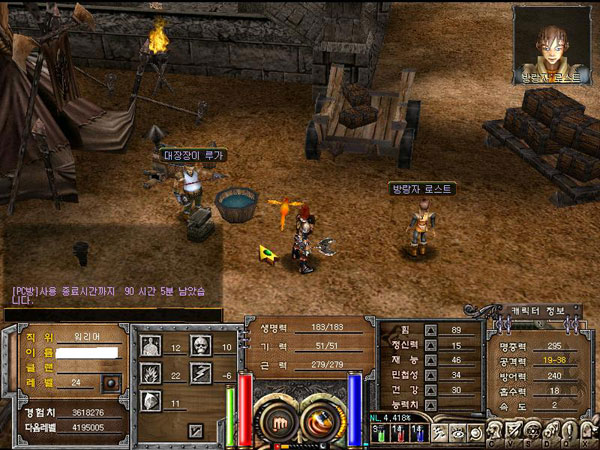Select the portrait of 방랑자 로스트

pyautogui.click(x=553, y=40)
